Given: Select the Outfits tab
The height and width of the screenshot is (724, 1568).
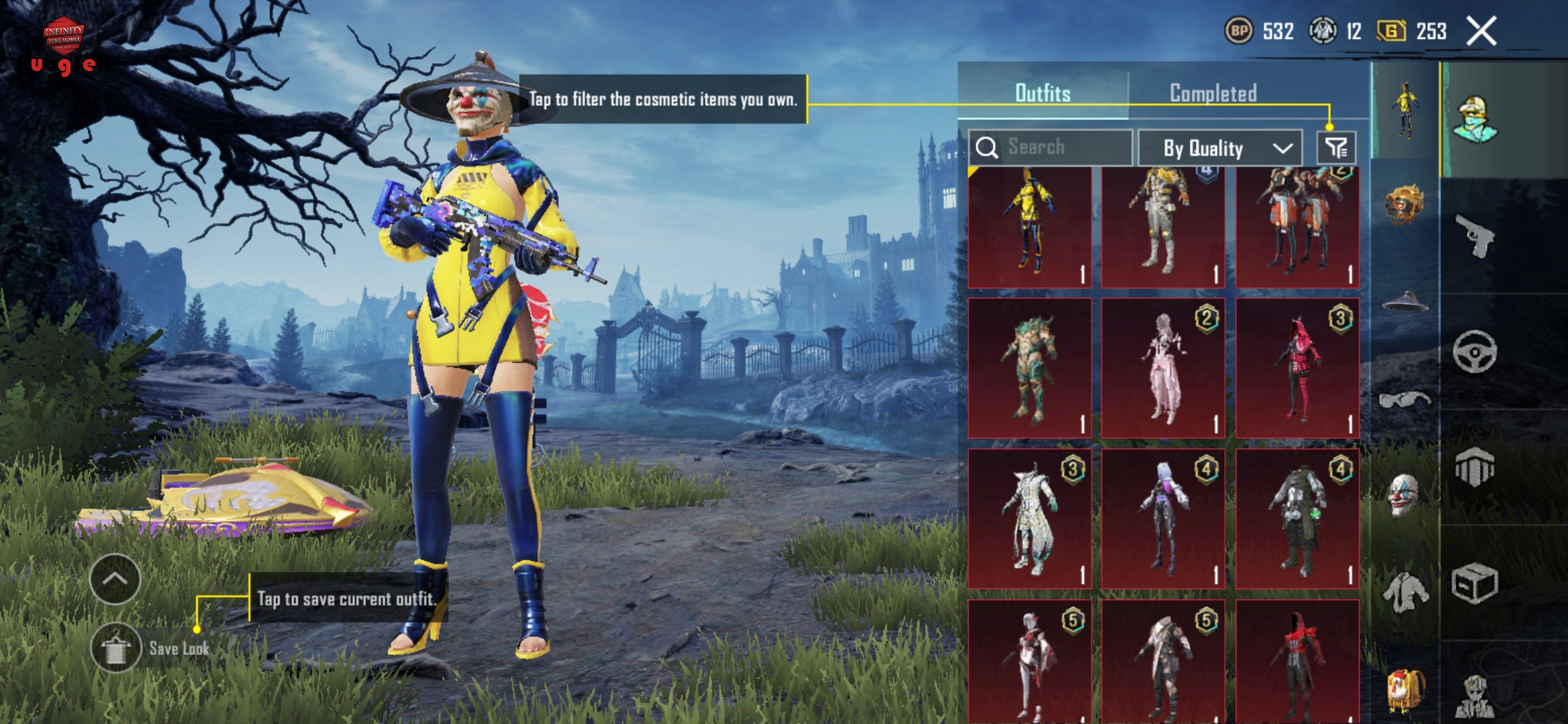Looking at the screenshot, I should (1043, 93).
